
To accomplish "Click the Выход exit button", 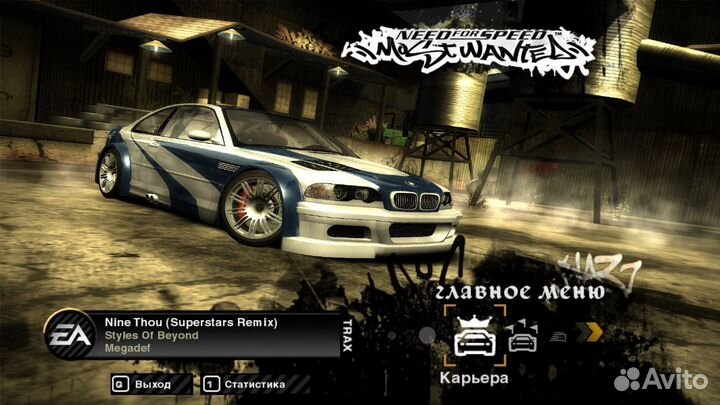I will [142, 384].
